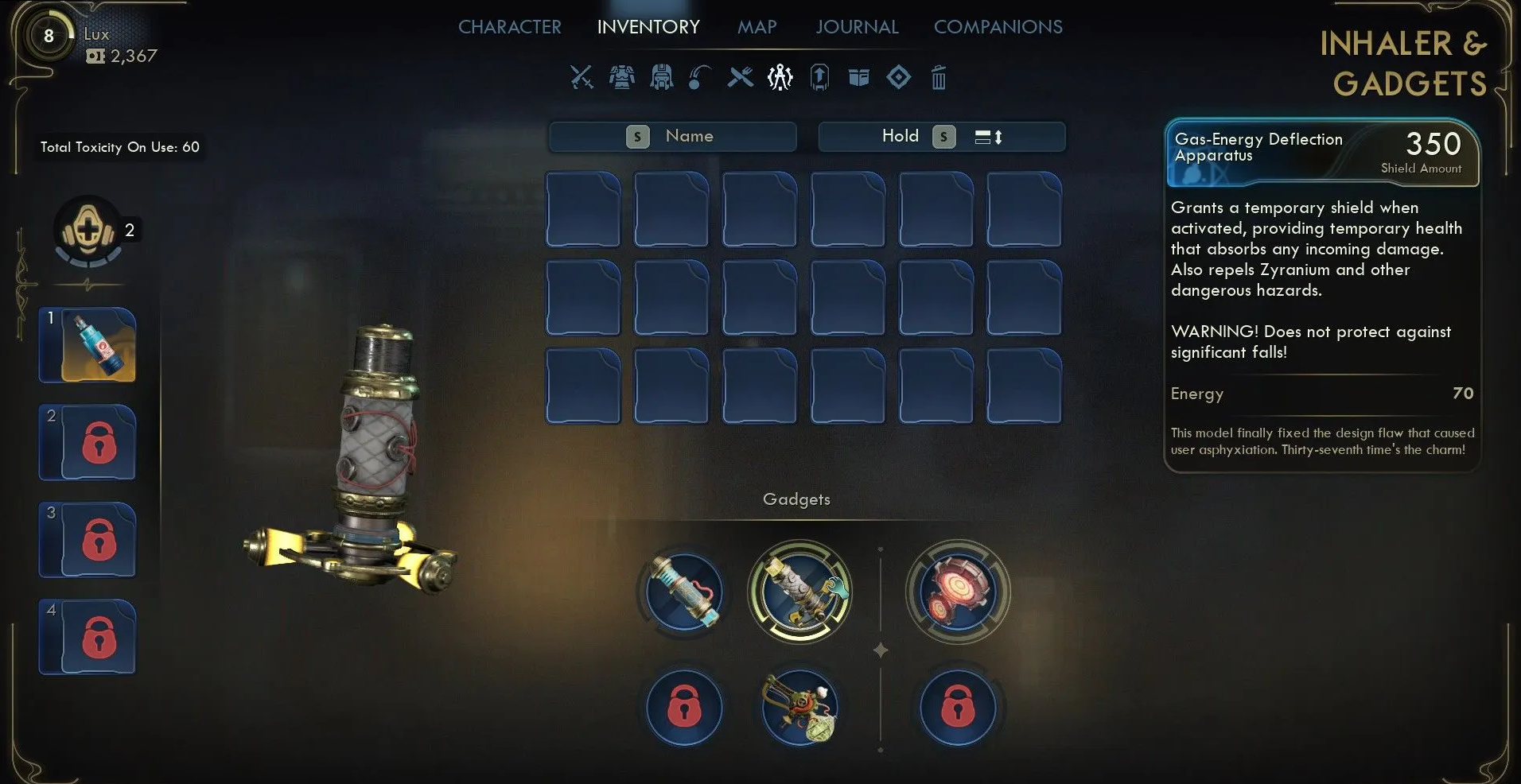
Task: Open the open-box category icon
Action: click(858, 77)
